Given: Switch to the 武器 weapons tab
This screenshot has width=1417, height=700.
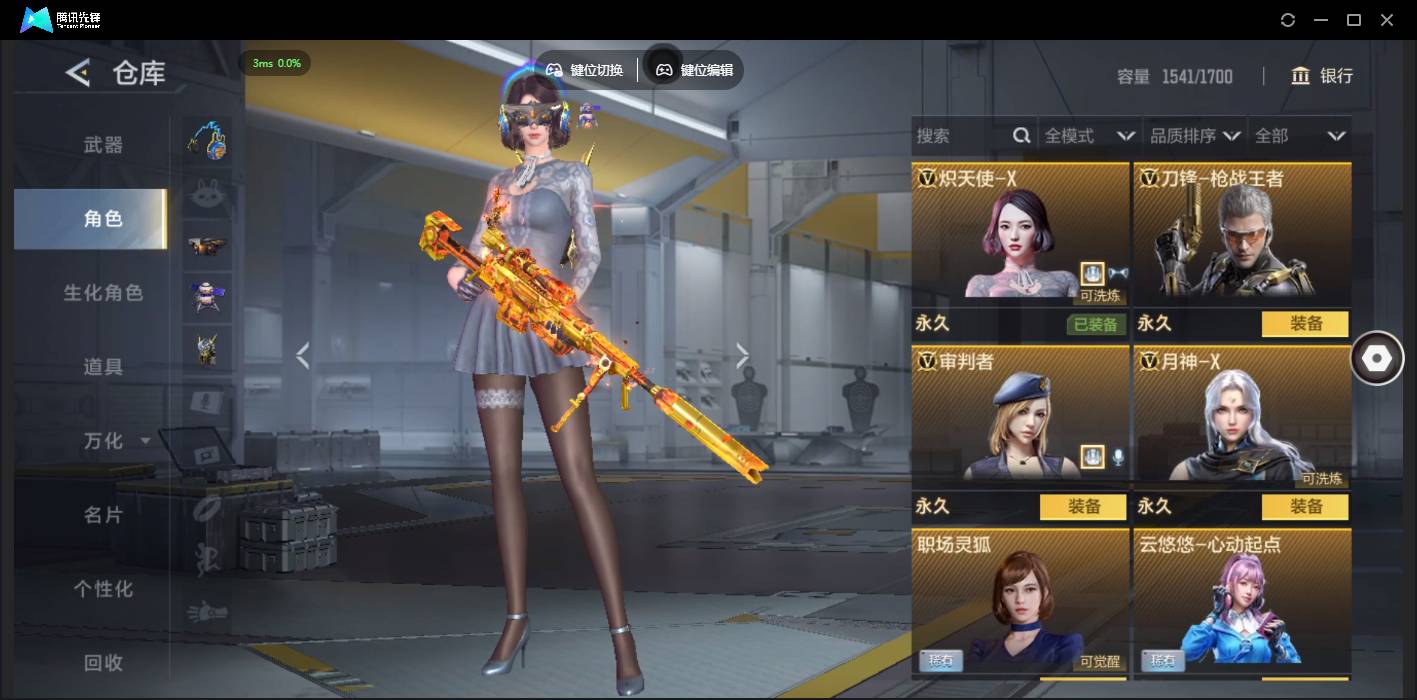Looking at the screenshot, I should 103,145.
